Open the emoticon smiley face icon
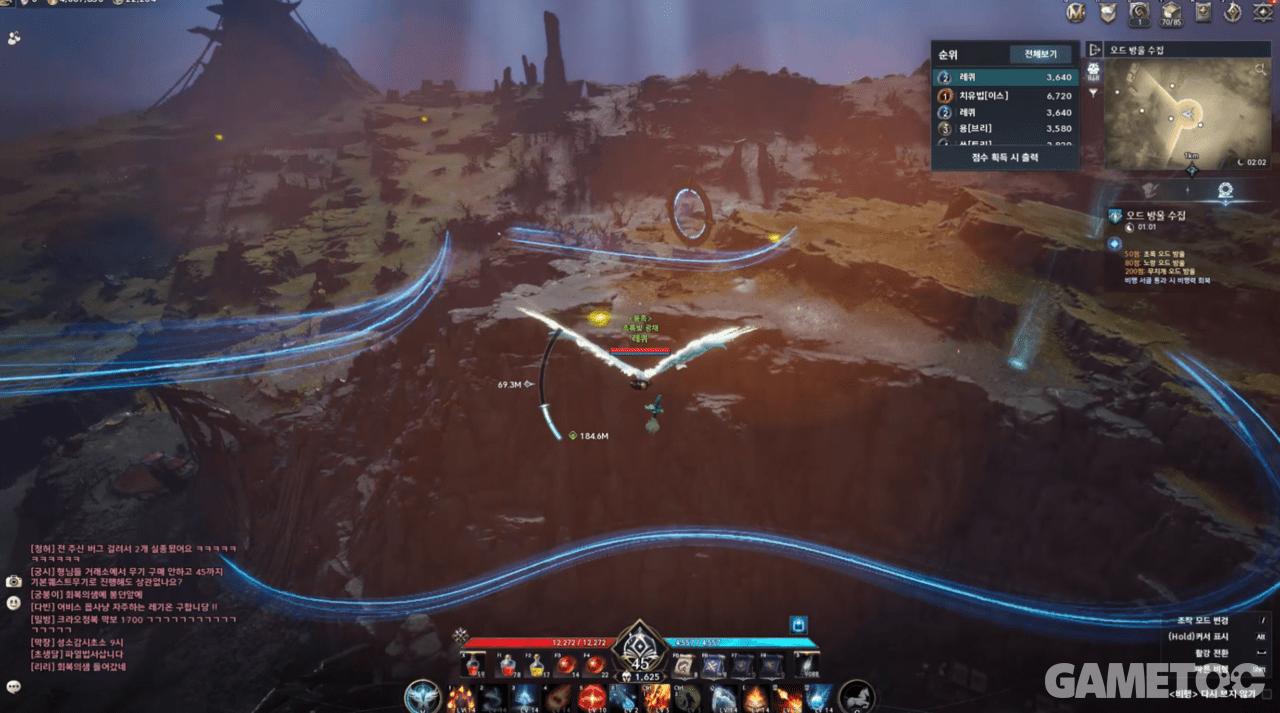The width and height of the screenshot is (1280, 713). pyautogui.click(x=14, y=603)
